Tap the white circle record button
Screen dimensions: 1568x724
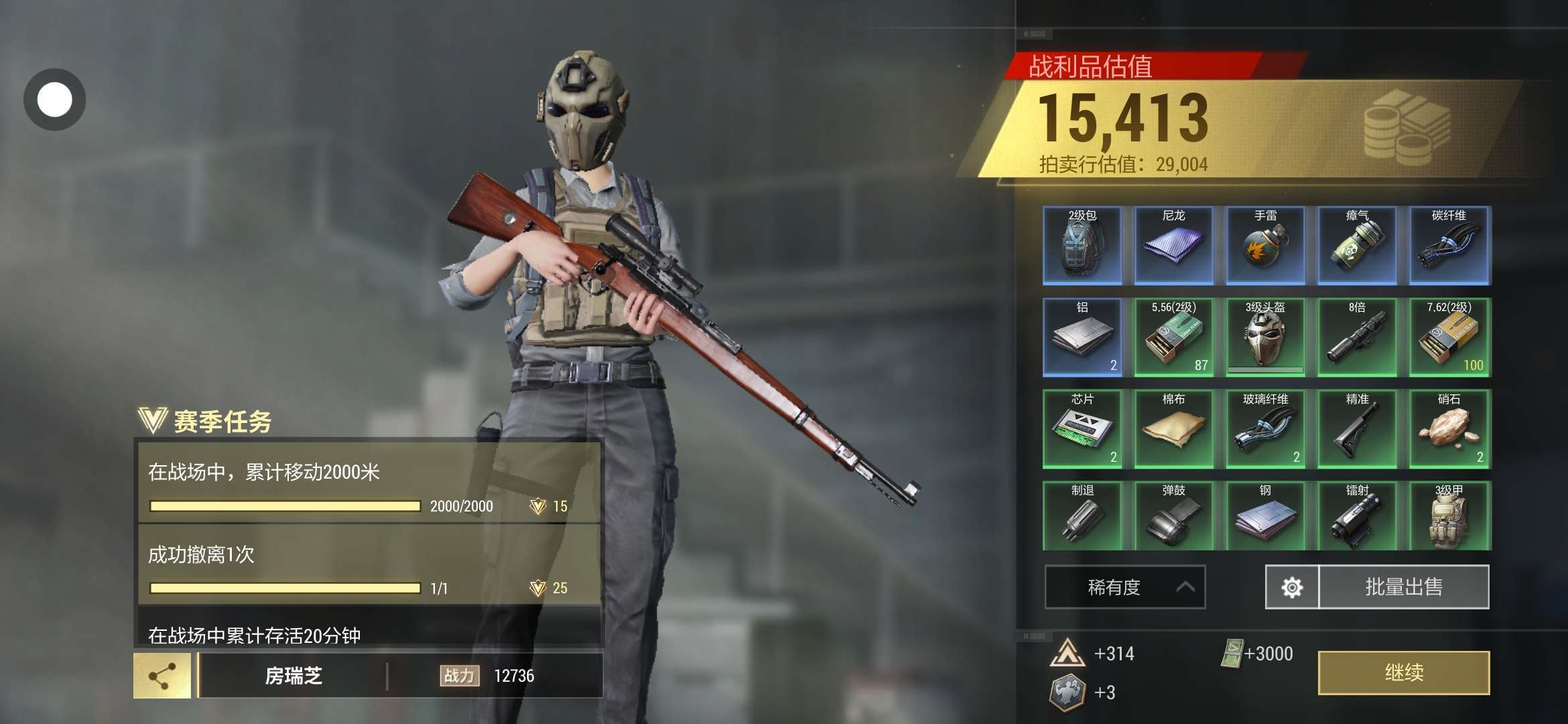pos(55,100)
